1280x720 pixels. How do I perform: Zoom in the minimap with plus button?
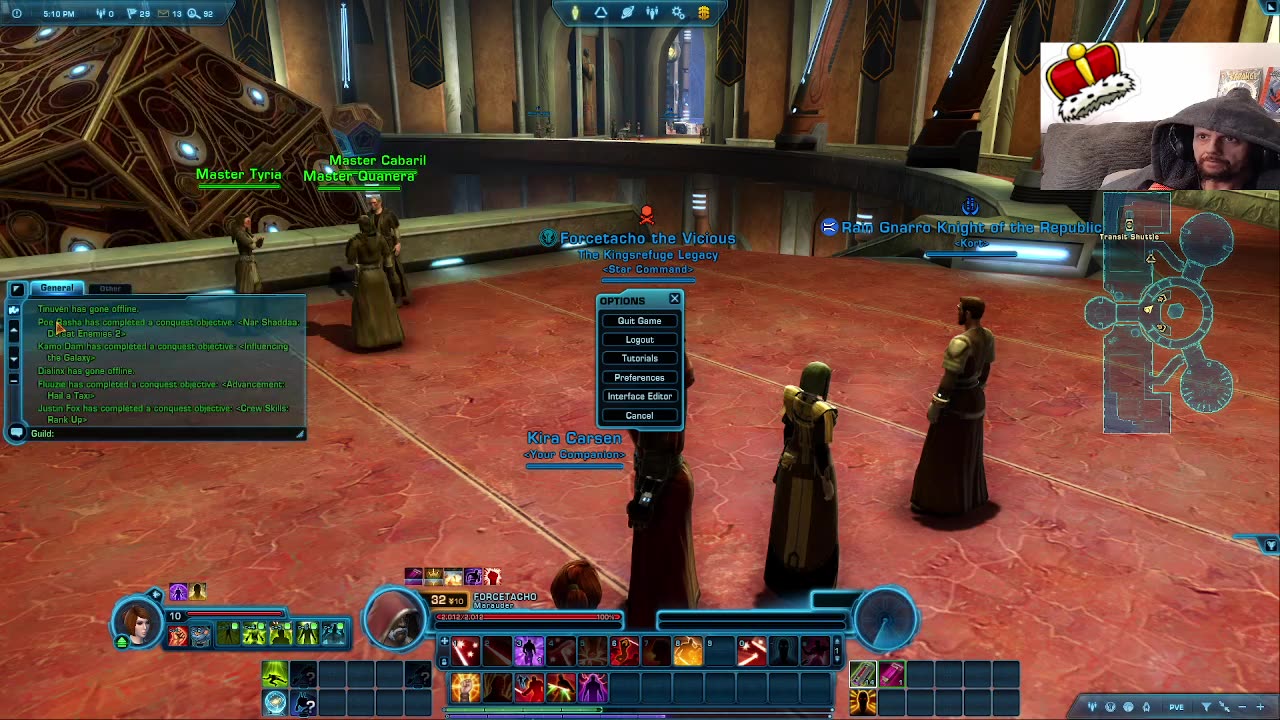point(1260,707)
